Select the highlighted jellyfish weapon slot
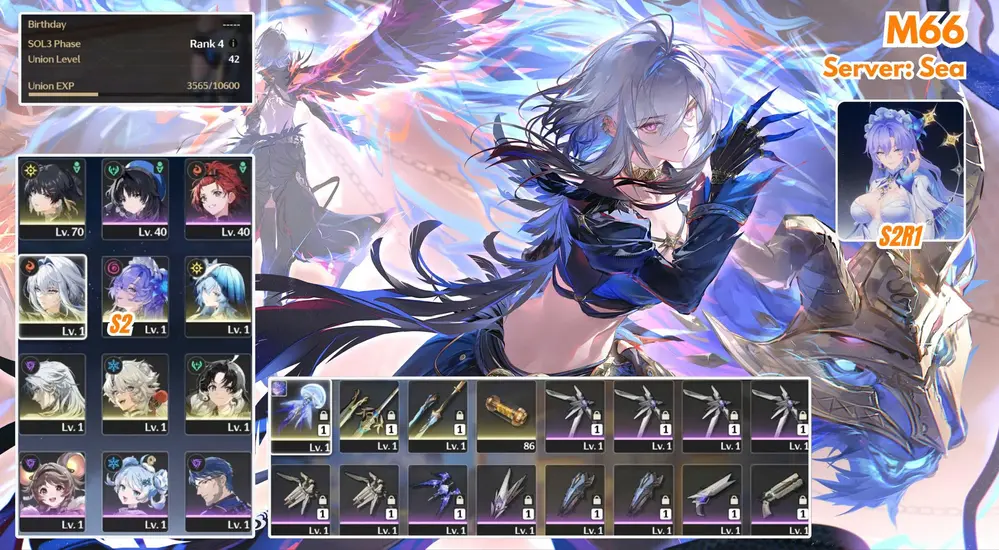Image resolution: width=999 pixels, height=550 pixels. coord(301,416)
